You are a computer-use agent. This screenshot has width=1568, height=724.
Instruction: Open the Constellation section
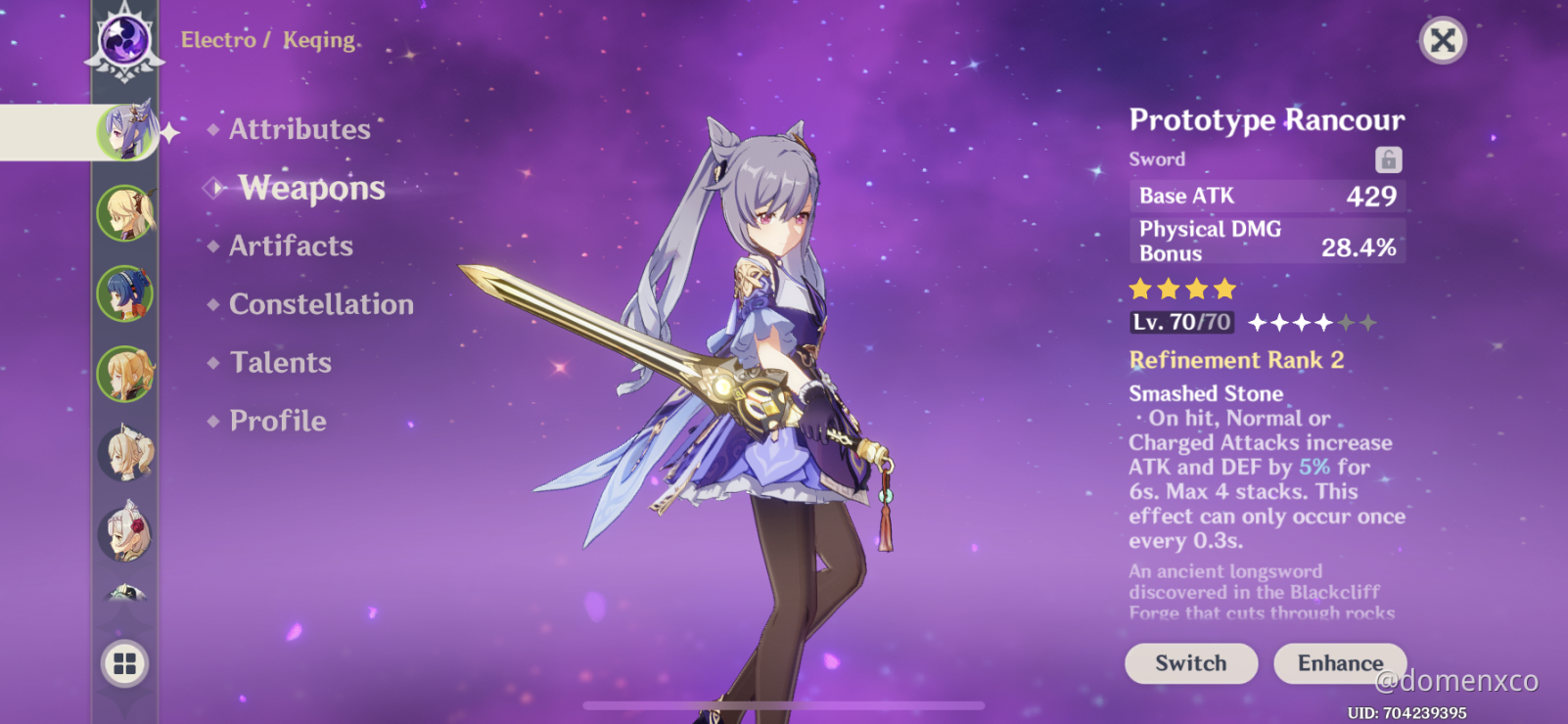(320, 304)
